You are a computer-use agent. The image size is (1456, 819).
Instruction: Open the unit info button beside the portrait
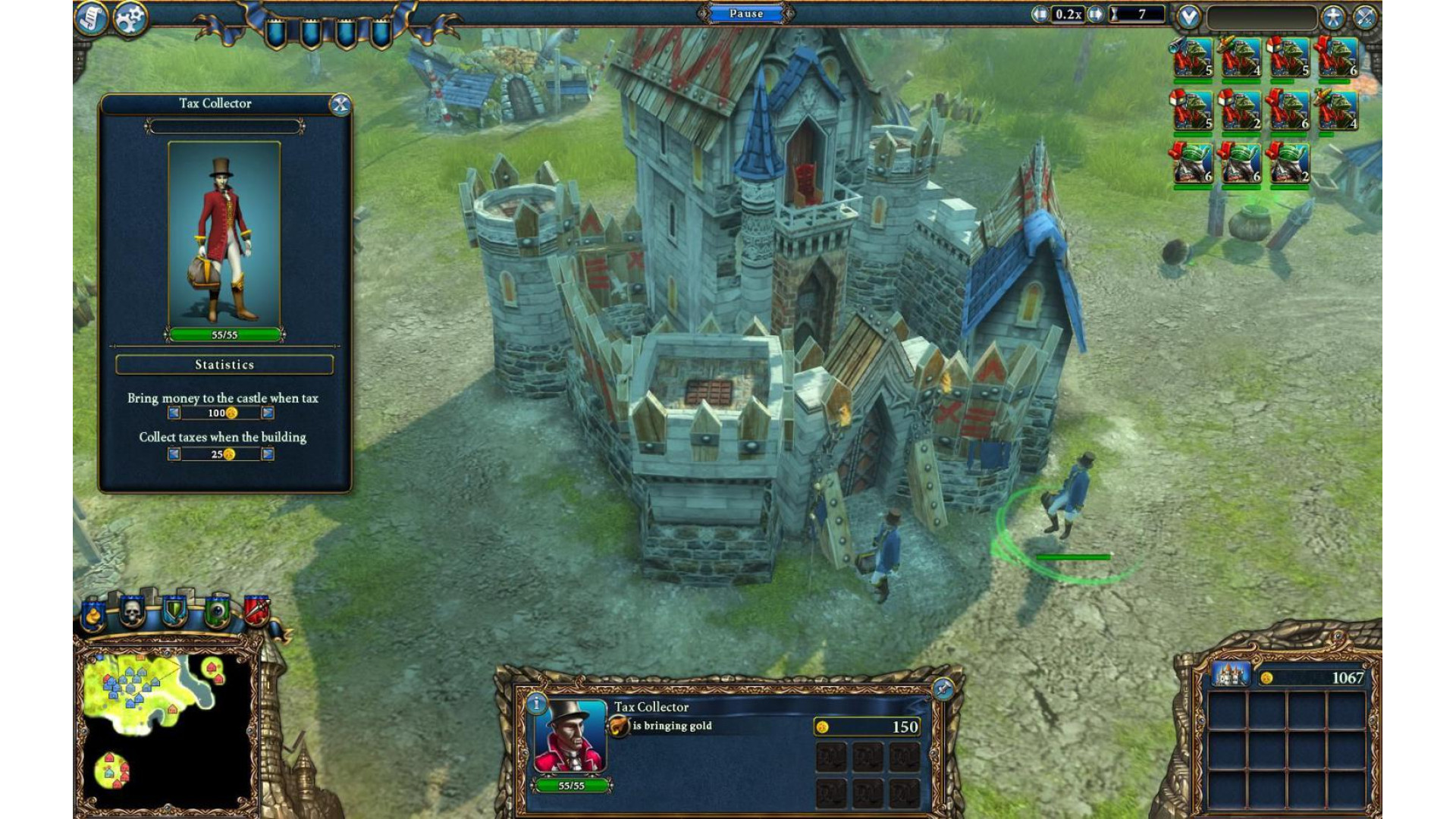click(x=536, y=704)
